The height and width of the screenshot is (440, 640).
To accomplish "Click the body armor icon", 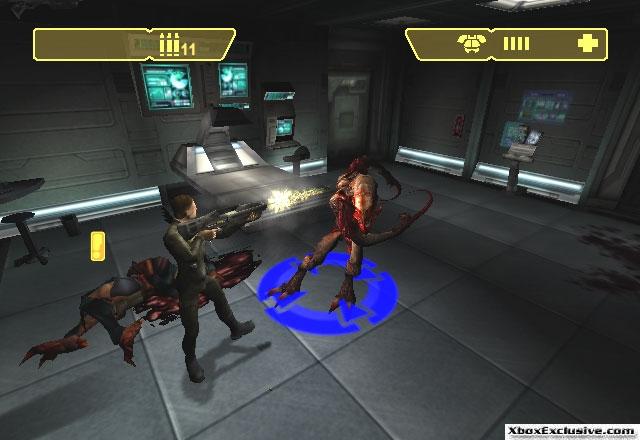I will coord(467,43).
